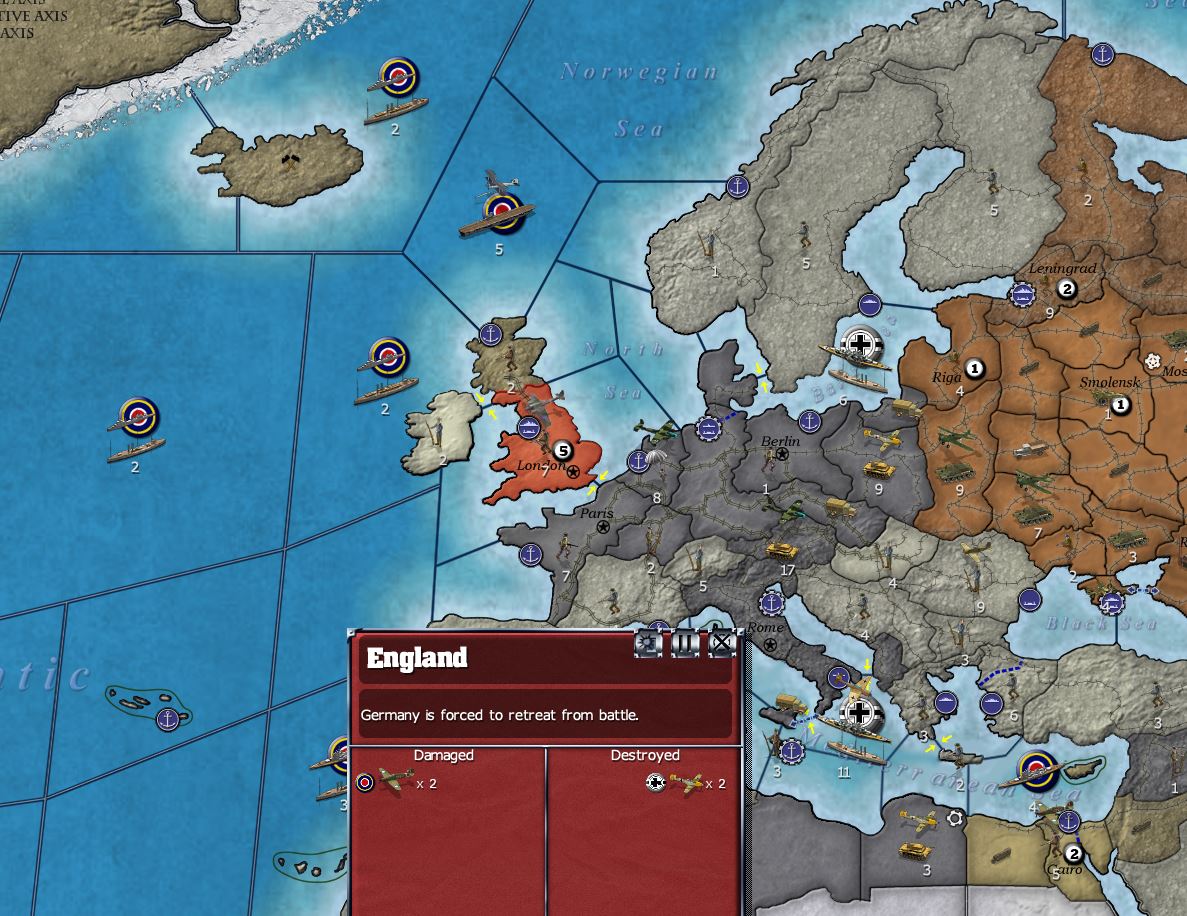Pause the battle report with the pause button
The width and height of the screenshot is (1187, 916).
[x=685, y=644]
